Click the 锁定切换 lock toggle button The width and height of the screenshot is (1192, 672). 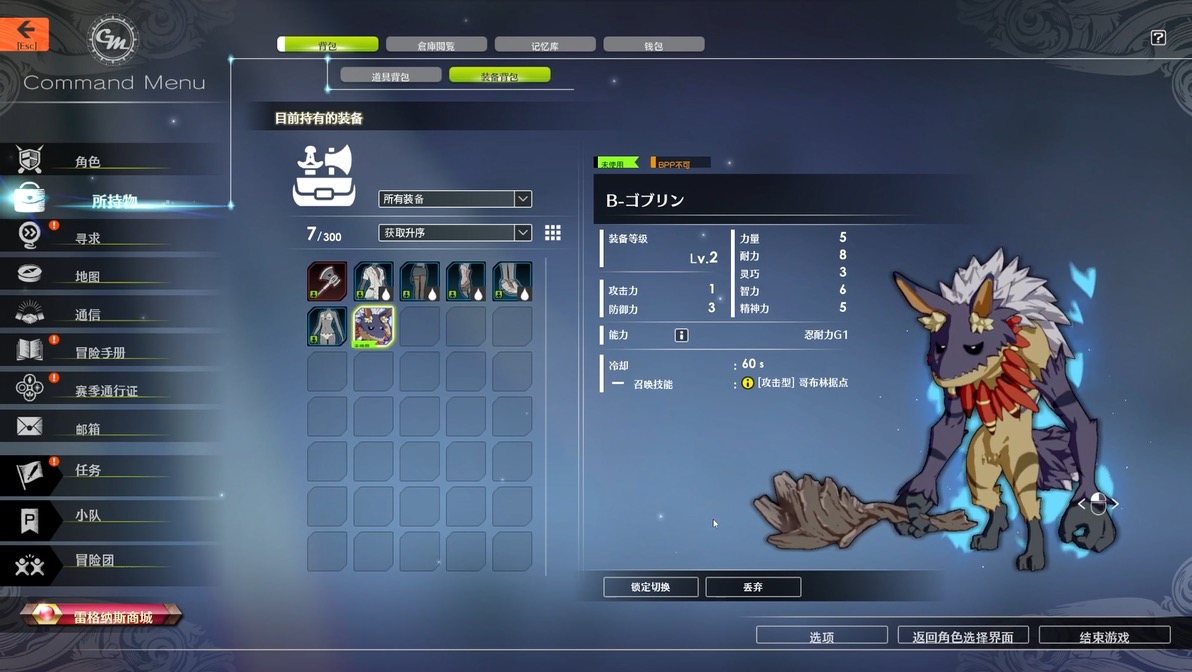pyautogui.click(x=651, y=587)
